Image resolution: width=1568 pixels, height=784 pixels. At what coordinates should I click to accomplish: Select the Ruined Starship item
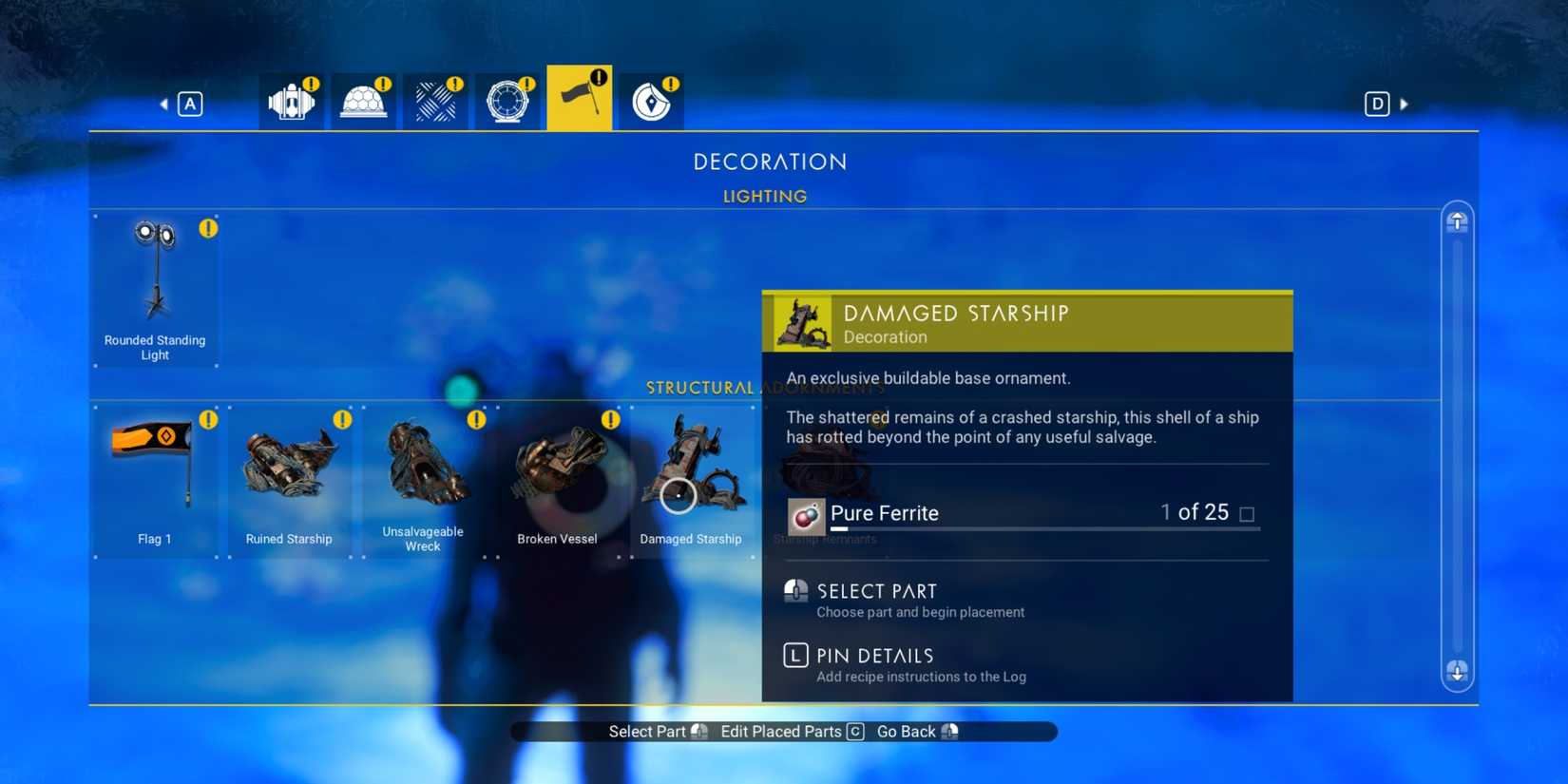coord(288,475)
